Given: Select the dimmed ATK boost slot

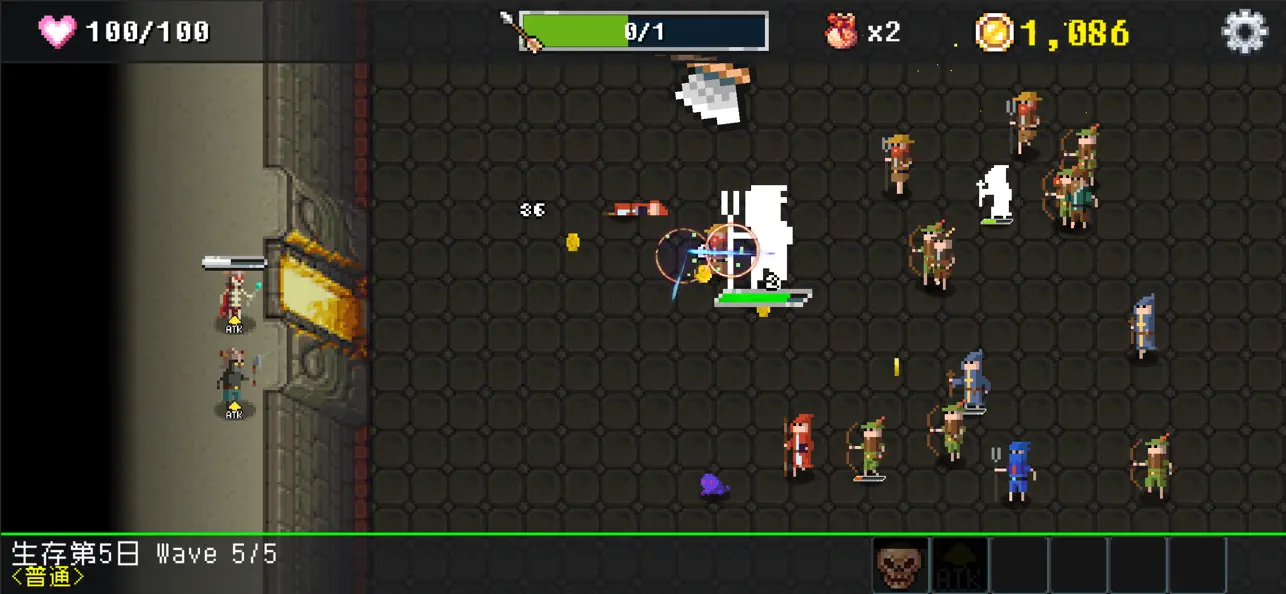Looking at the screenshot, I should click(x=959, y=566).
